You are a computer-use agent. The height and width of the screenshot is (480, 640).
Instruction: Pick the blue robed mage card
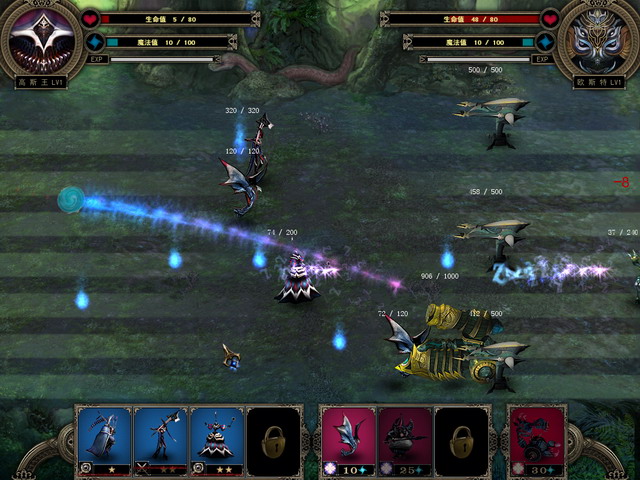pyautogui.click(x=217, y=438)
